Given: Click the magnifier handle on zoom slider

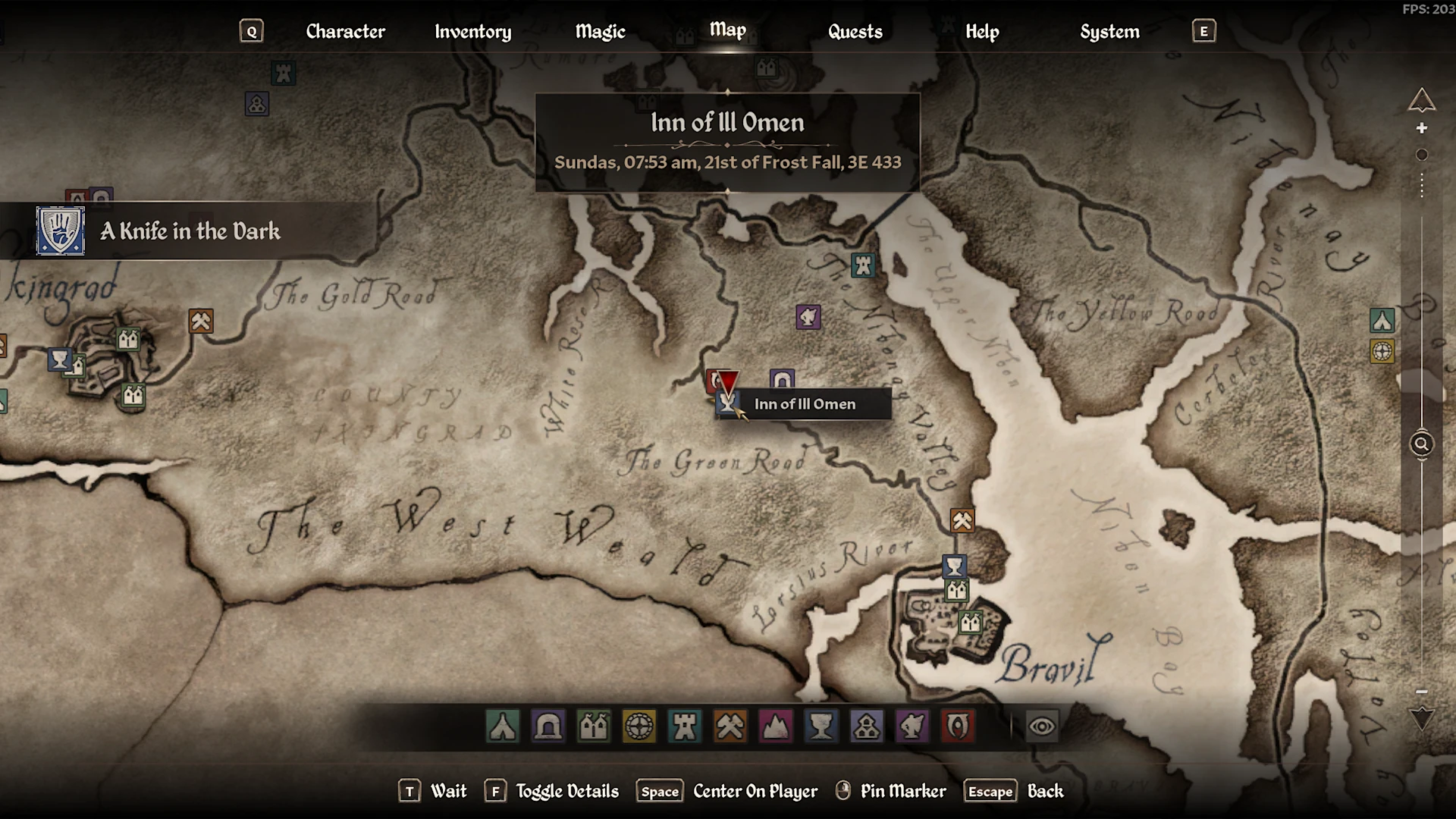Looking at the screenshot, I should point(1422,444).
